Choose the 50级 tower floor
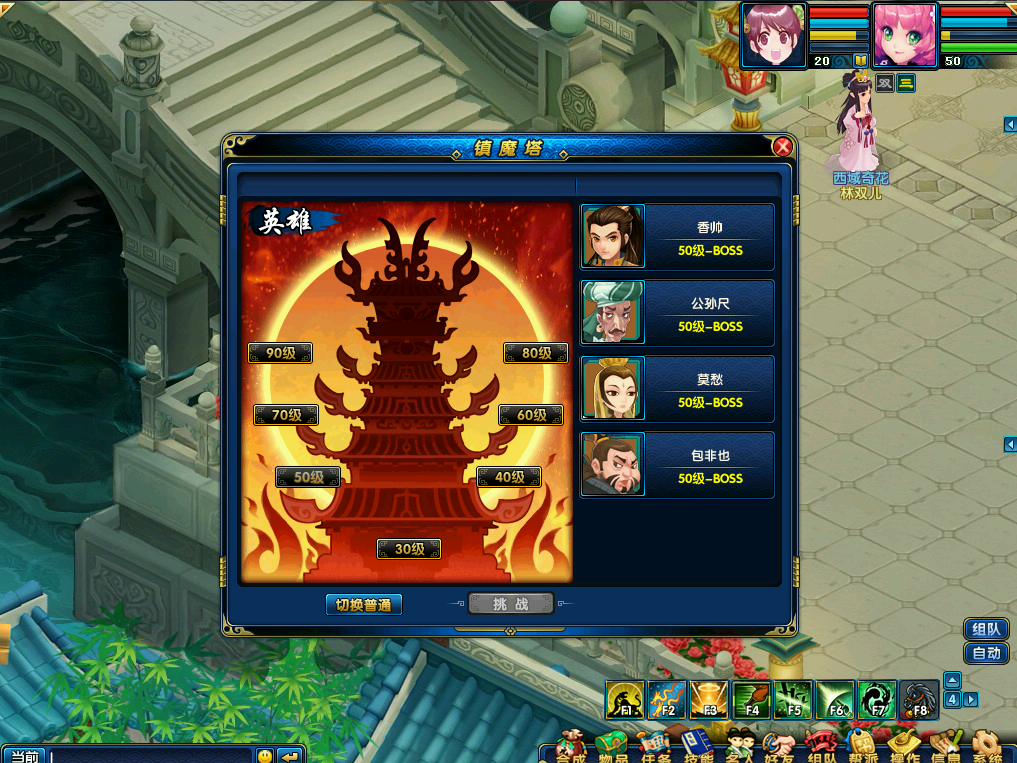The height and width of the screenshot is (763, 1017). pyautogui.click(x=308, y=477)
